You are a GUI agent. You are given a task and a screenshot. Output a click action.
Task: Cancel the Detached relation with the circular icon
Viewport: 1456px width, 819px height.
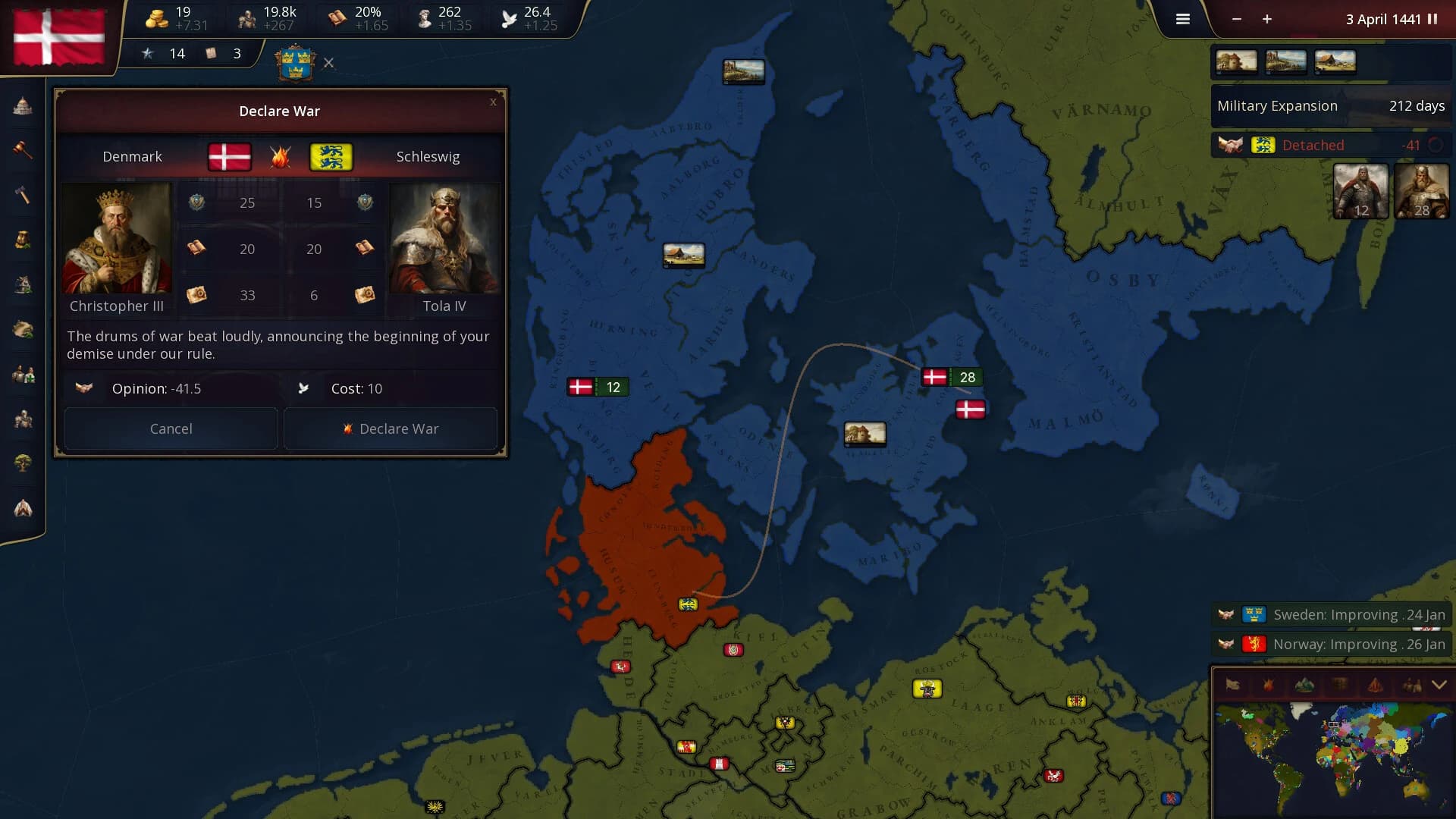(1438, 145)
